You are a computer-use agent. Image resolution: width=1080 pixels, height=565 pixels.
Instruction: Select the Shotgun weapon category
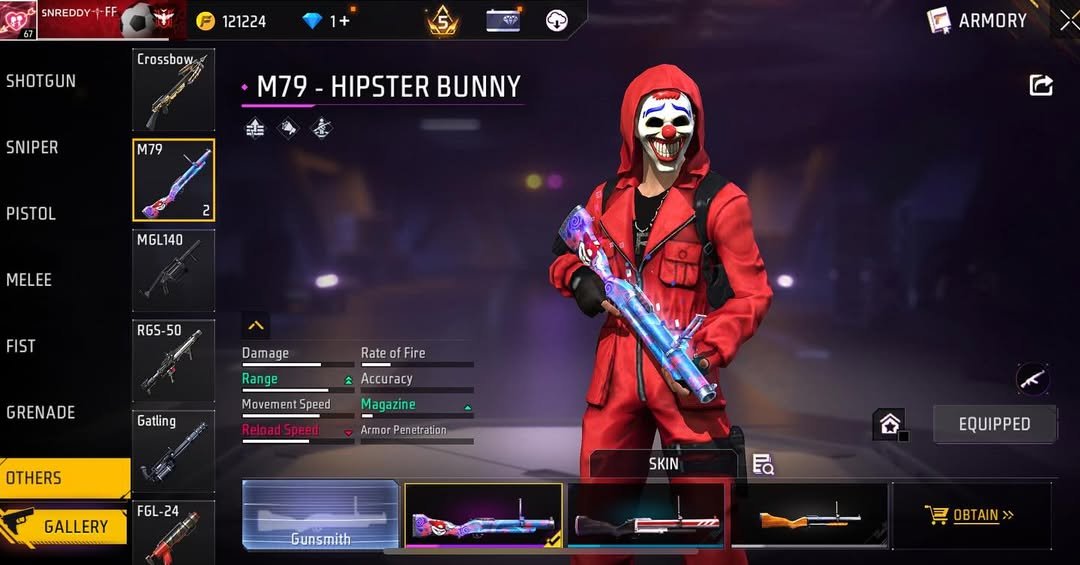pos(42,81)
